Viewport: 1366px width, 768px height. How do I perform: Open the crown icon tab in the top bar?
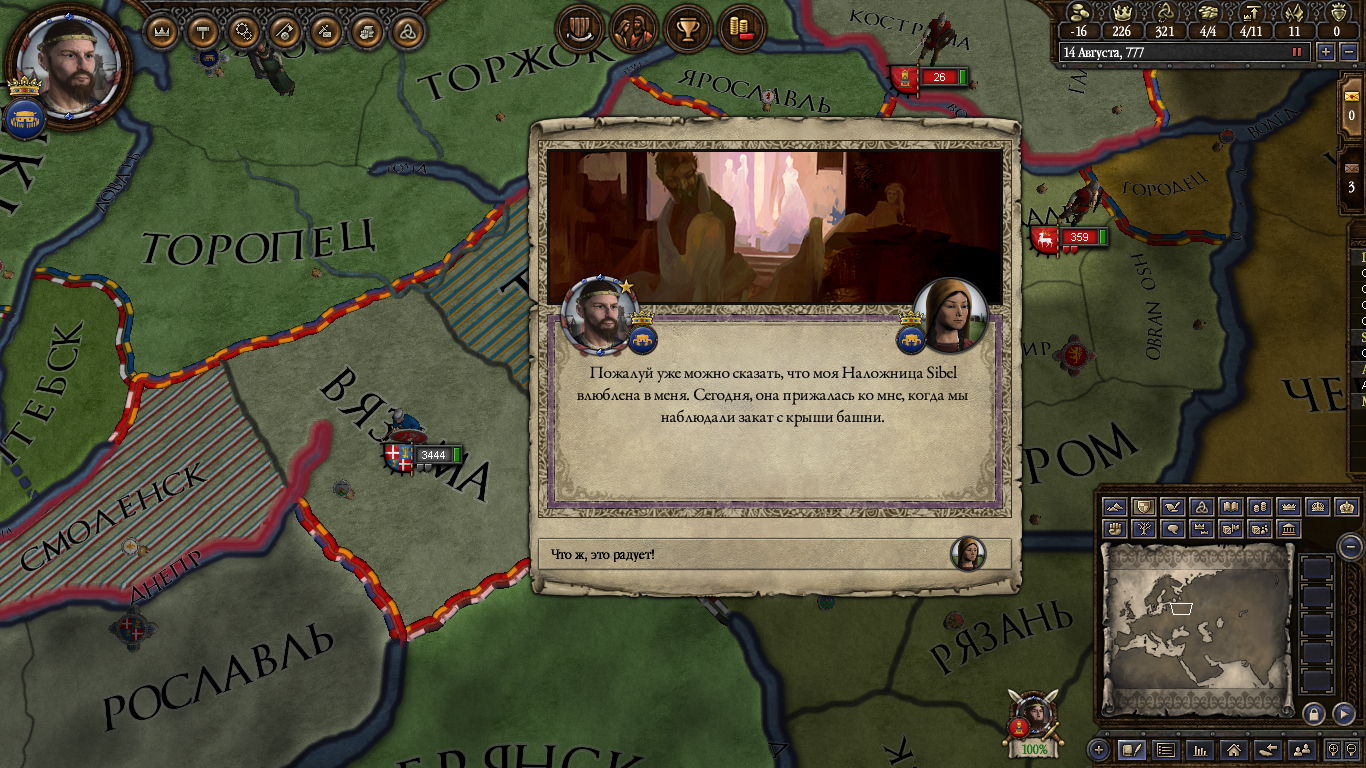162,32
